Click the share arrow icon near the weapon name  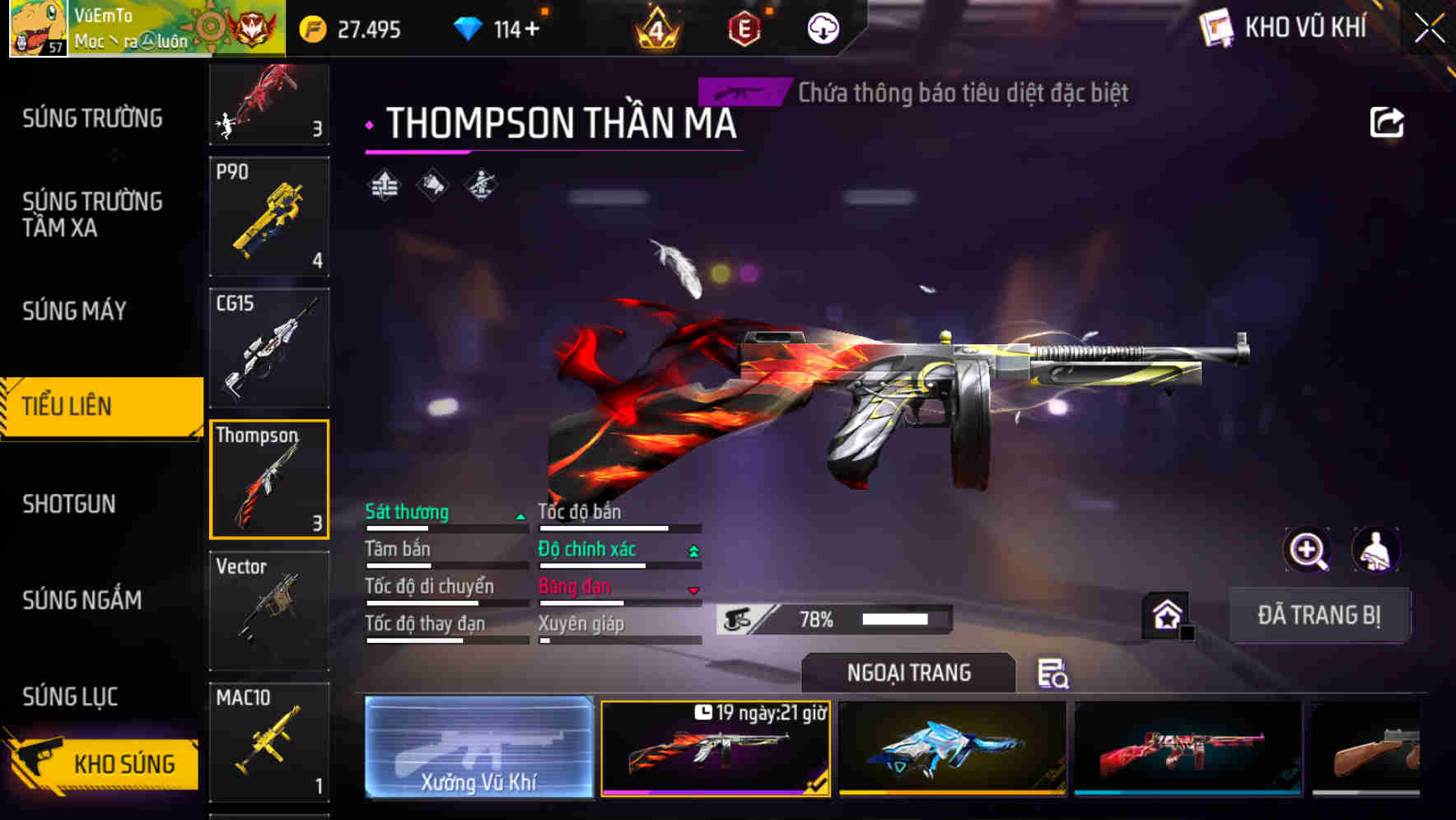(1388, 121)
